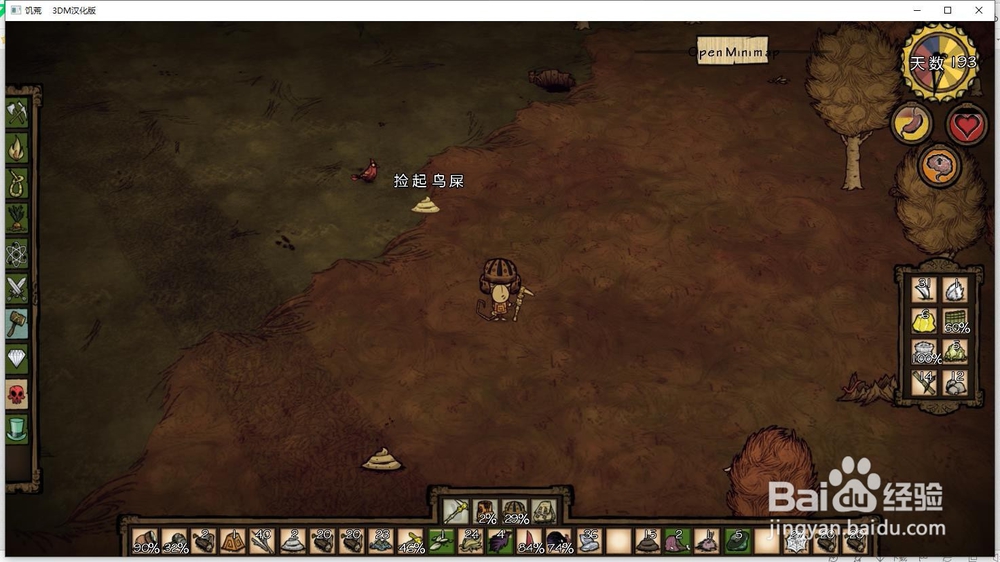
Task: Click the equipped football helmet head slot
Action: 515,511
